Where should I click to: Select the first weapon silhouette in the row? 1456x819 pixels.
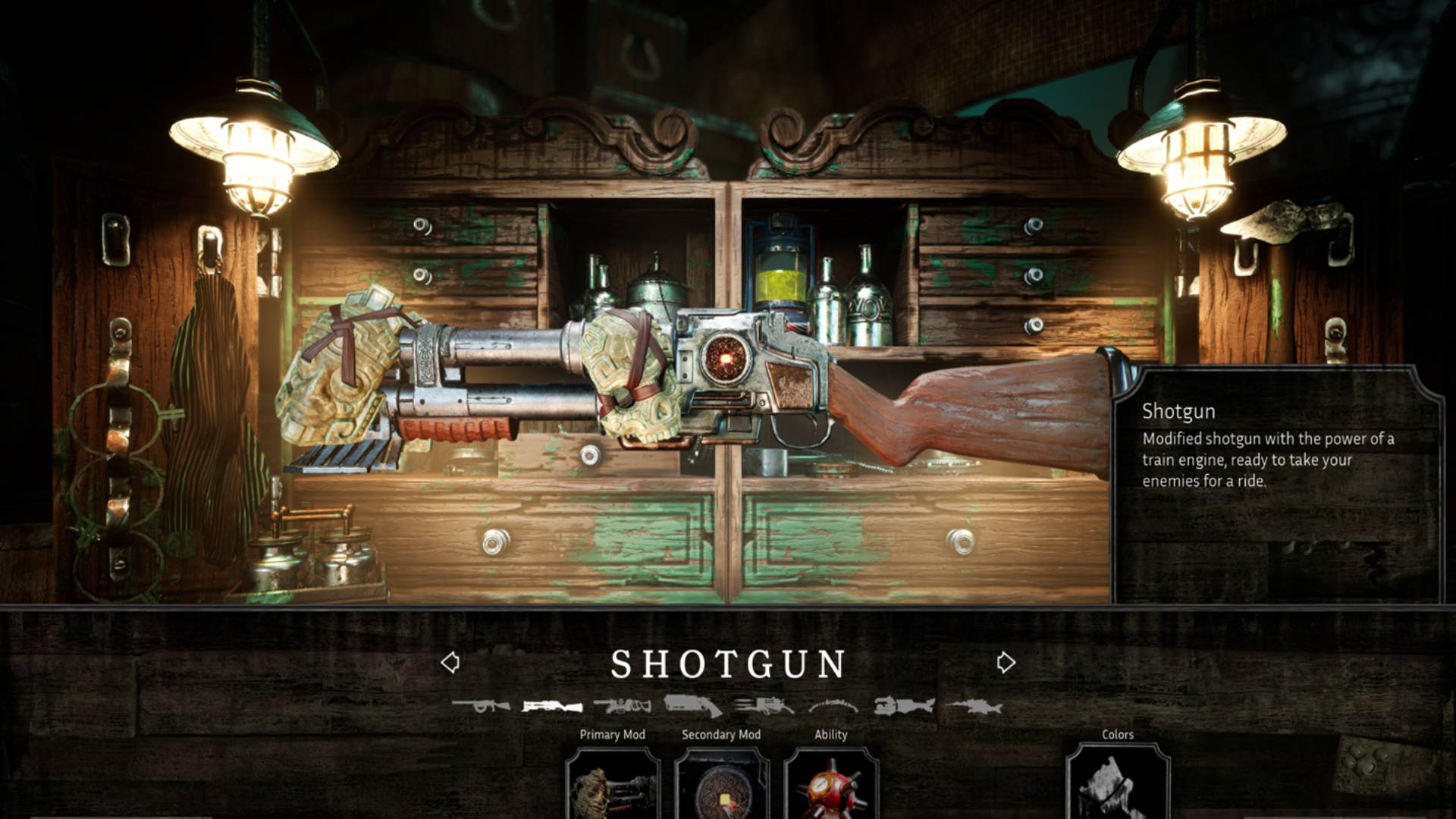481,707
